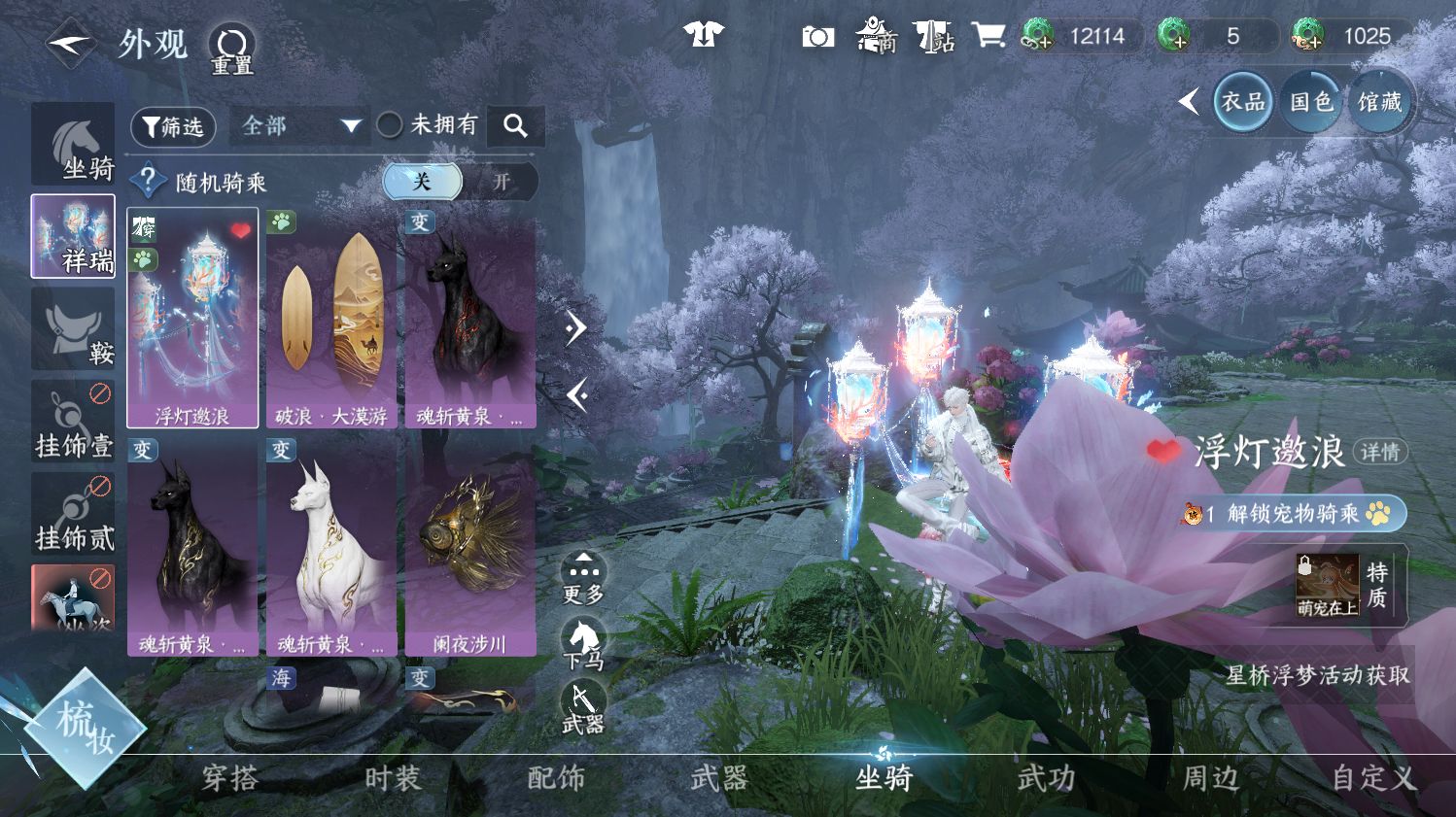This screenshot has height=817, width=1456.
Task: Tick the 未拥有 checkbox
Action: coord(390,125)
